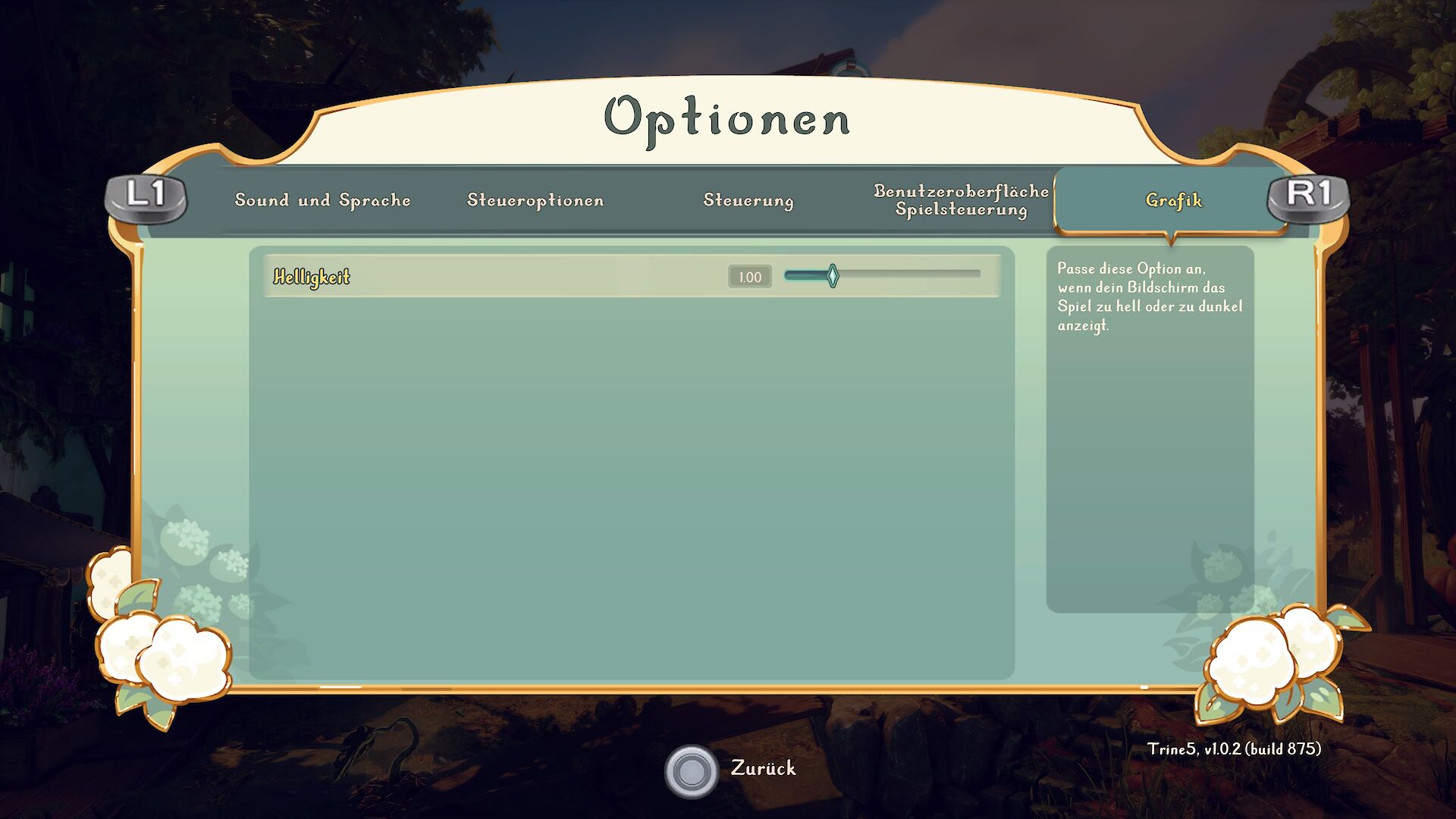Switch to the Sound und Sprache tab

(322, 200)
